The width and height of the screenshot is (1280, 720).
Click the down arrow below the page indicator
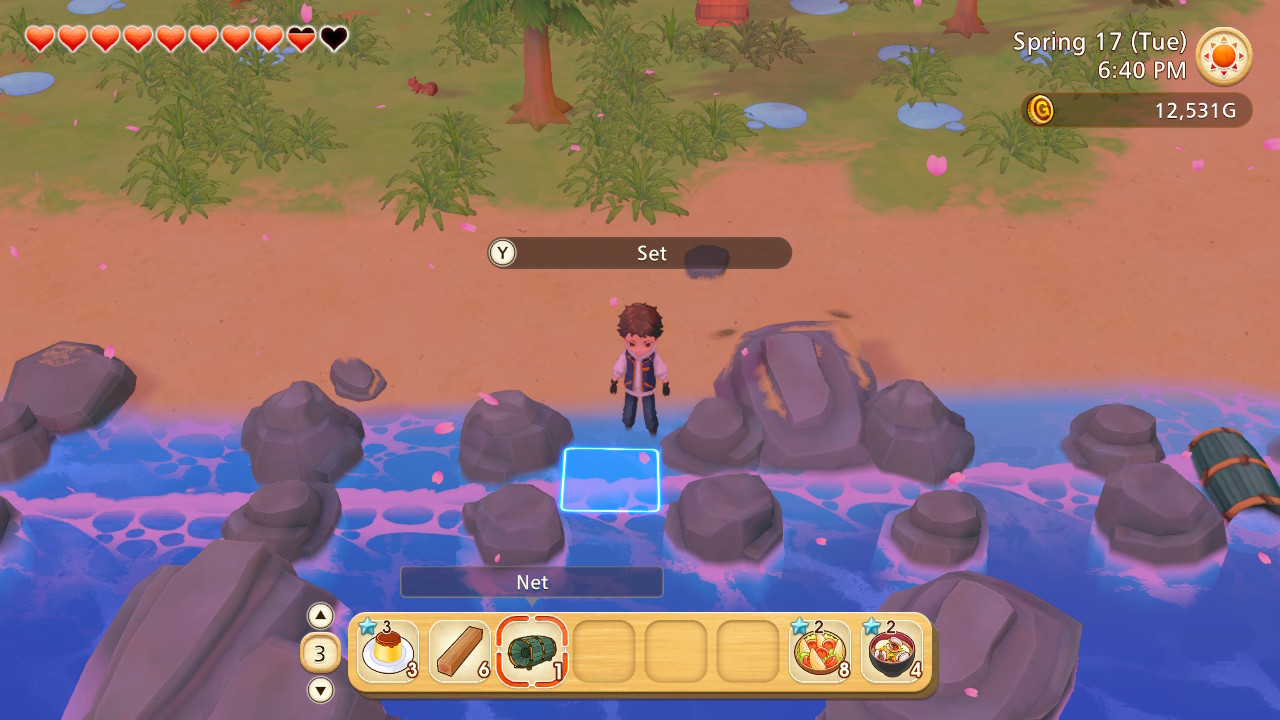pyautogui.click(x=319, y=689)
